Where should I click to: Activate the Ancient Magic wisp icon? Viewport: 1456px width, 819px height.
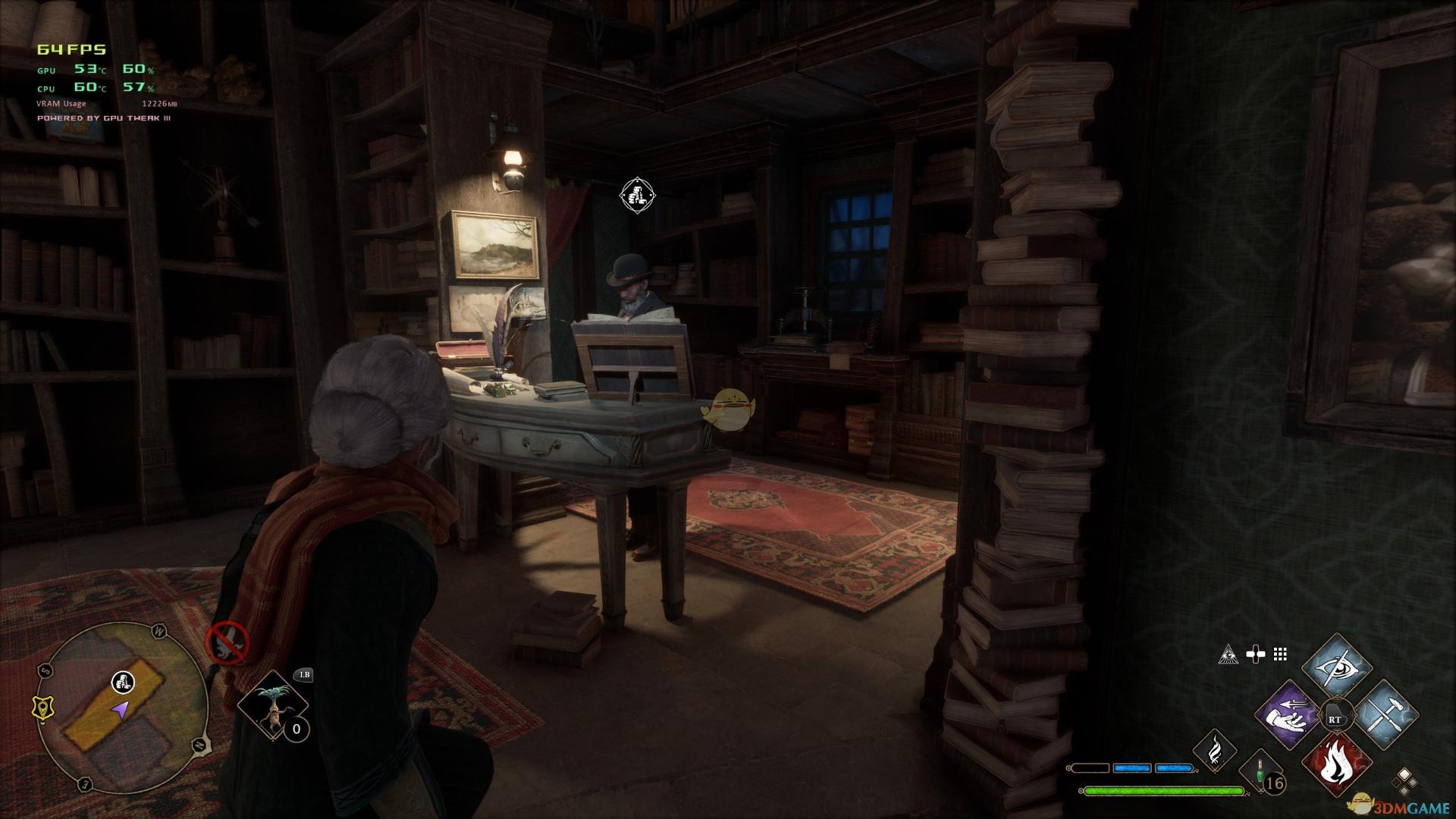pos(1214,751)
